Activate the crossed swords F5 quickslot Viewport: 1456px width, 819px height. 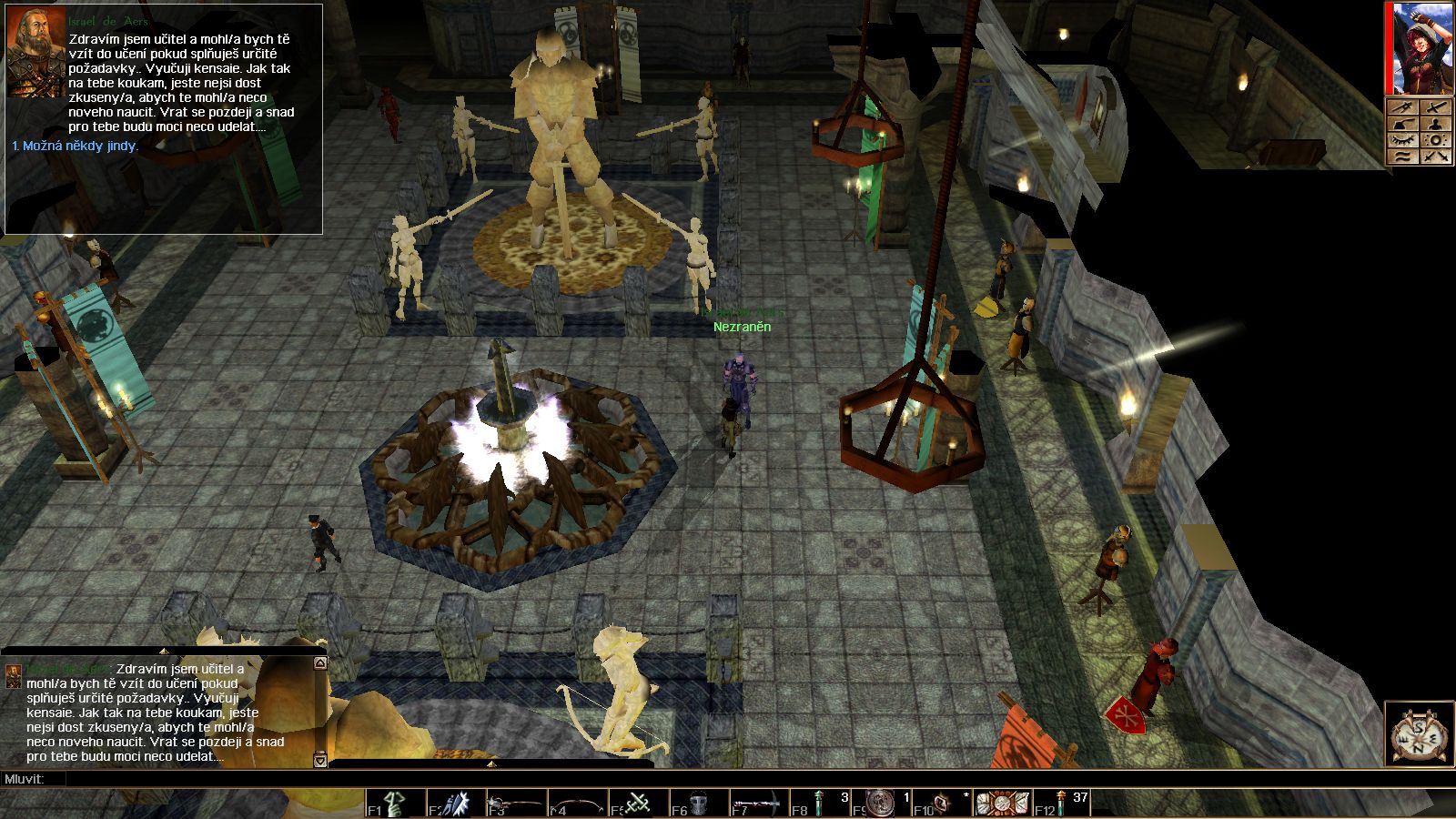tap(638, 804)
